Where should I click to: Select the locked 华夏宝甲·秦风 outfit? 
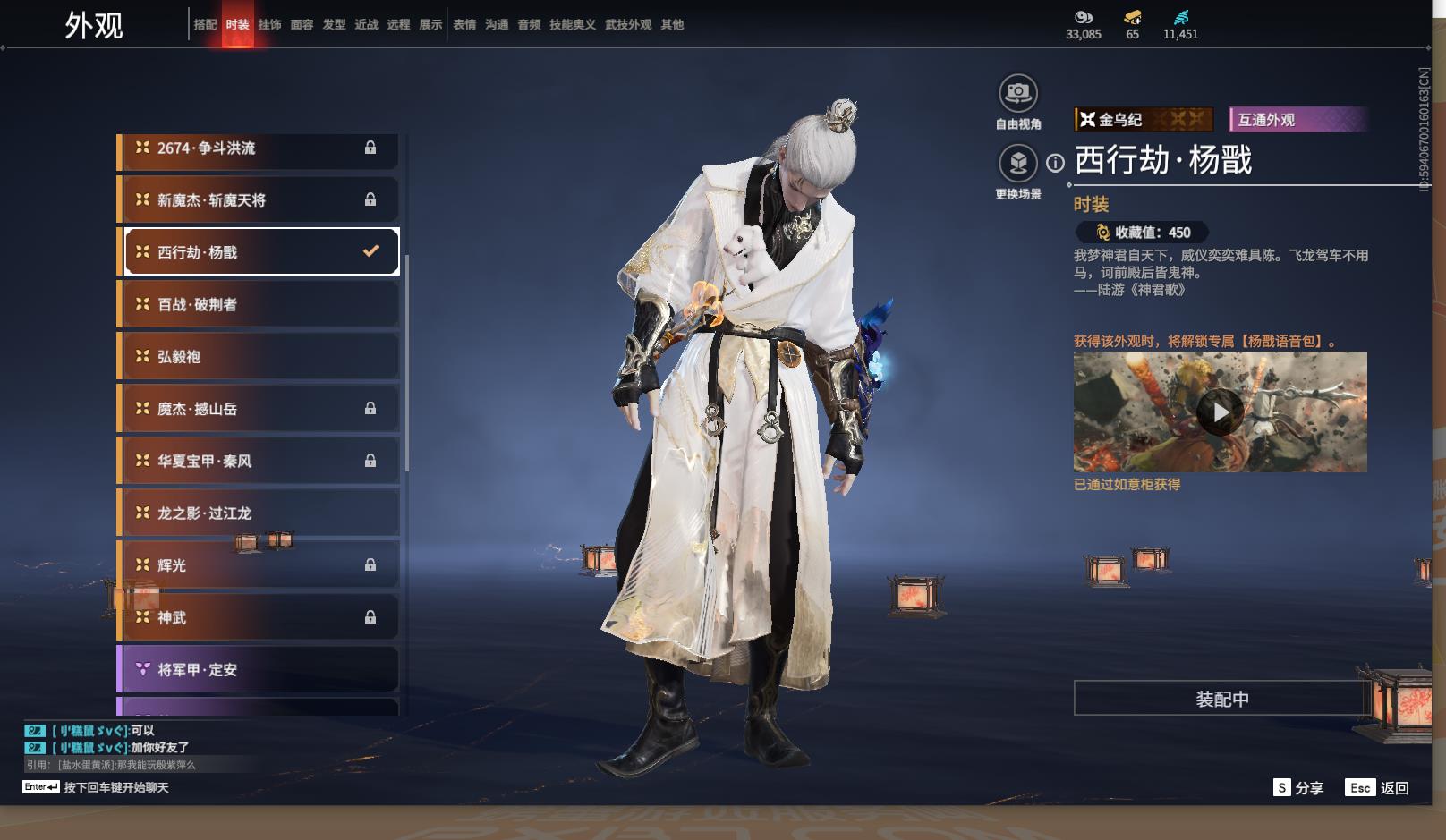pyautogui.click(x=259, y=461)
